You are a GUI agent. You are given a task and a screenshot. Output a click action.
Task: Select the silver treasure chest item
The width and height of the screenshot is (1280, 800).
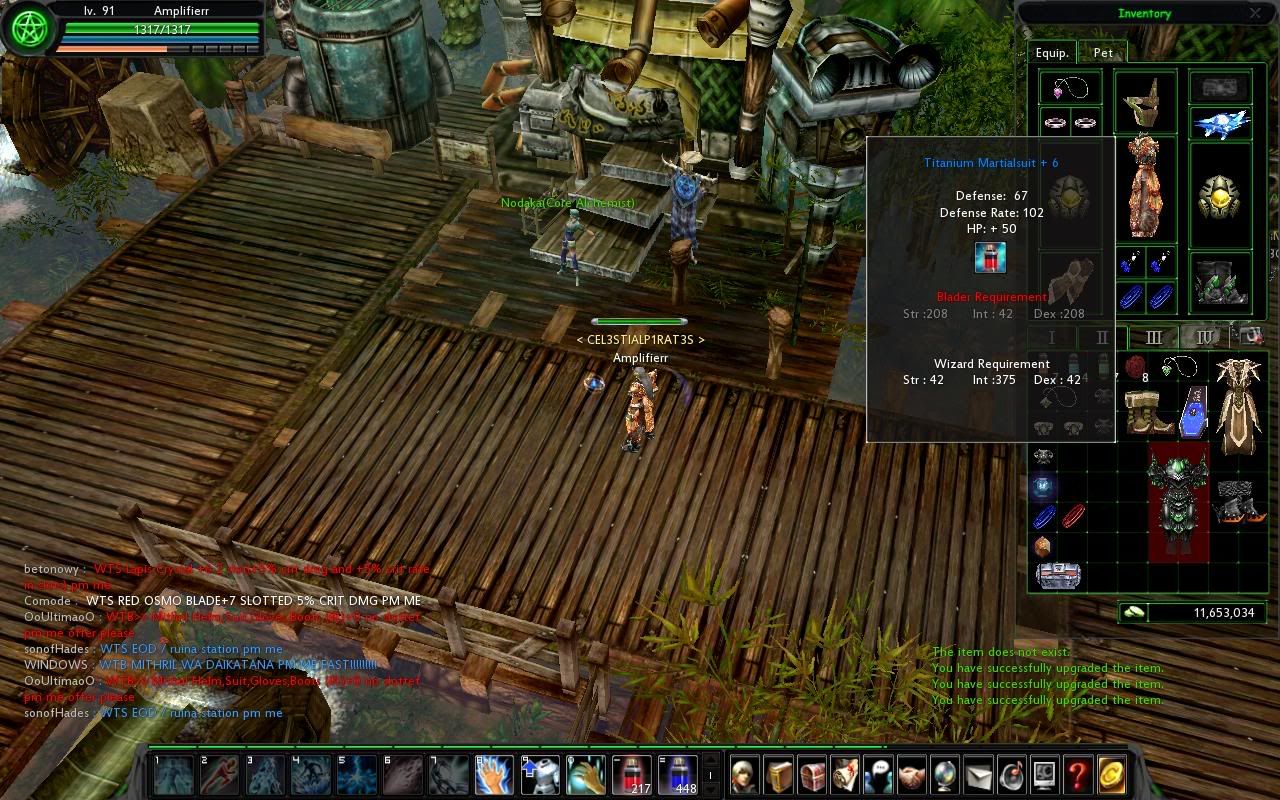(1057, 576)
